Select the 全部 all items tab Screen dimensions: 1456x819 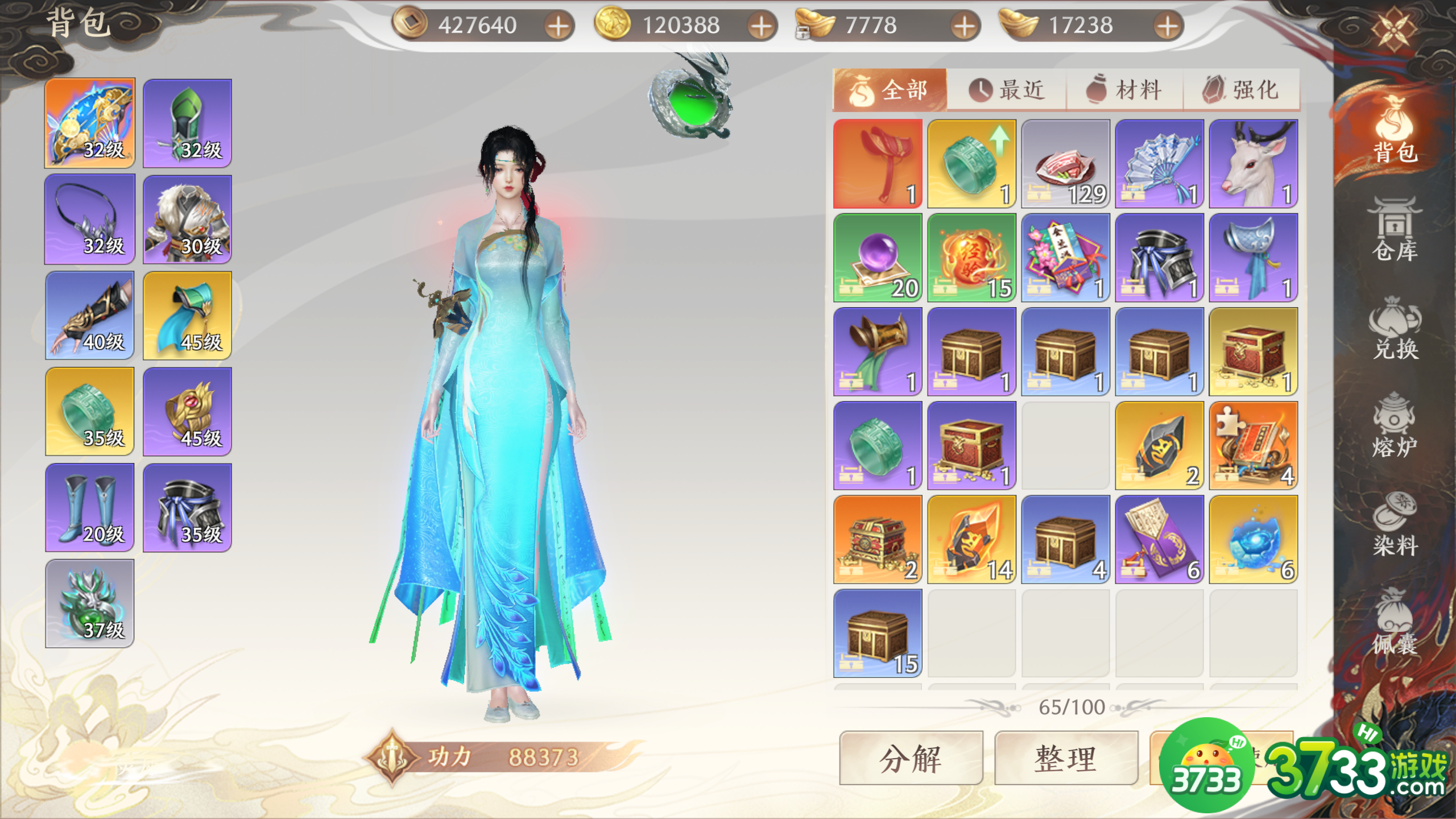(890, 90)
